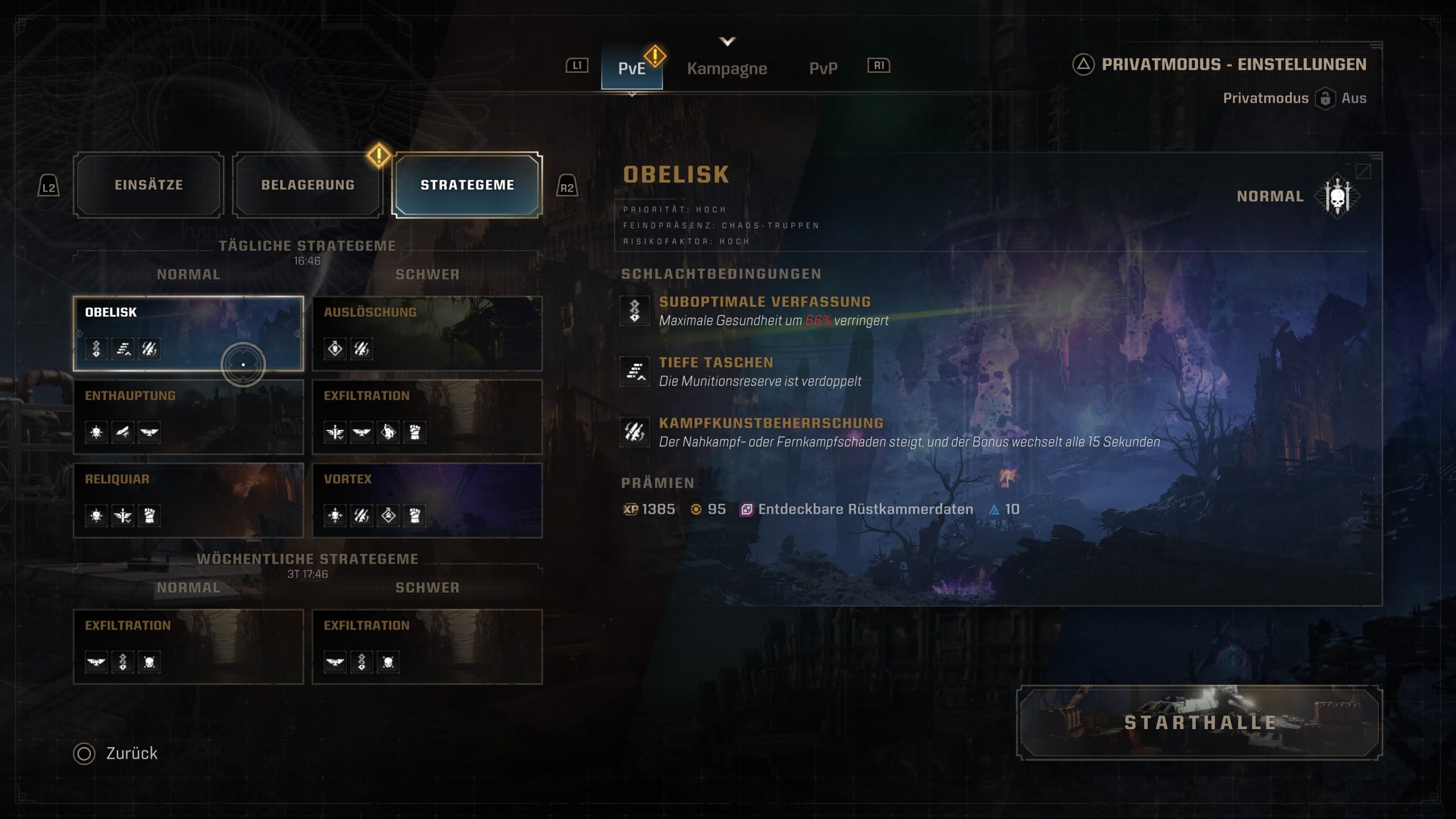Select the daily Obelisk stratagem
This screenshot has width=1456, height=819.
[x=188, y=333]
